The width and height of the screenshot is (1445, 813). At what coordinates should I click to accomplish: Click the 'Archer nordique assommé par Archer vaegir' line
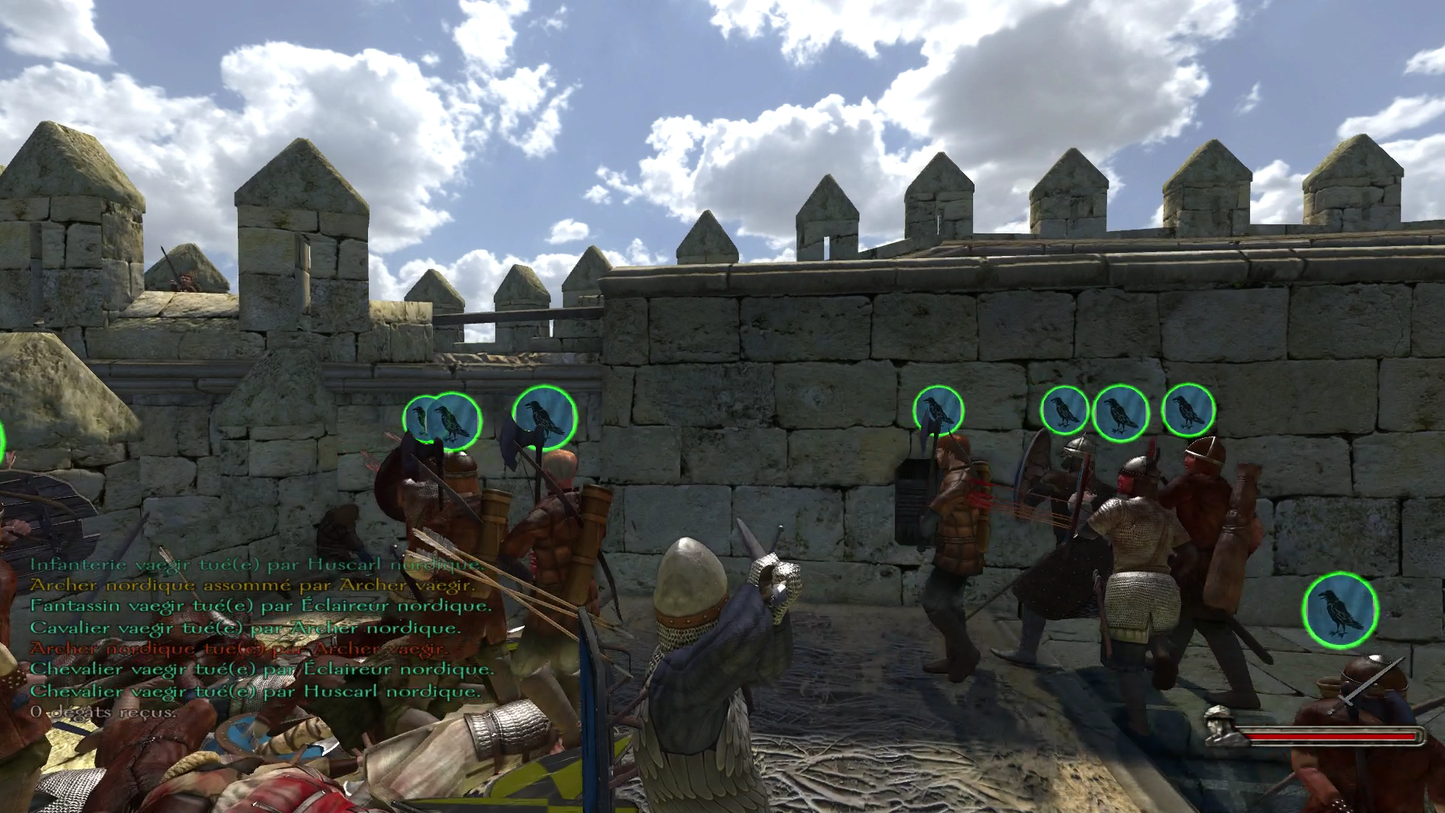pos(251,586)
